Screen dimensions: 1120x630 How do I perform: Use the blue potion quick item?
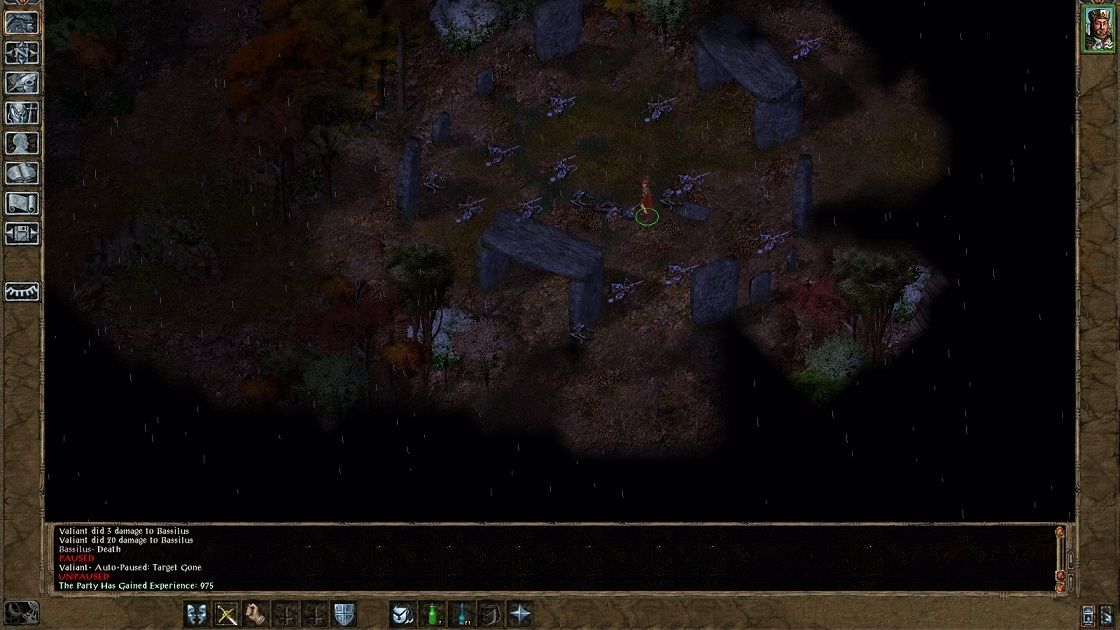[462, 613]
